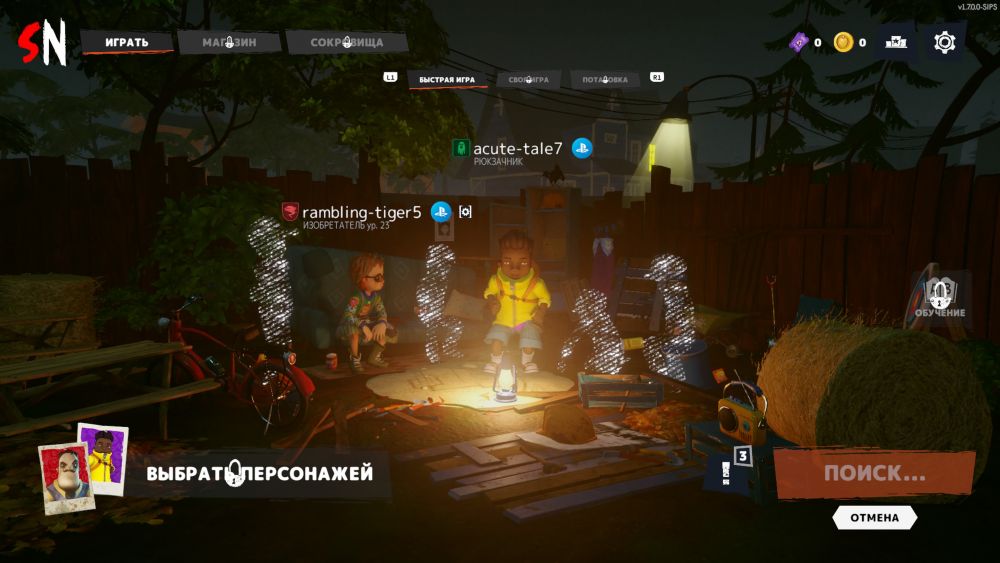The height and width of the screenshot is (563, 1000).
Task: Show the leaderboard podium screen
Action: click(x=895, y=42)
